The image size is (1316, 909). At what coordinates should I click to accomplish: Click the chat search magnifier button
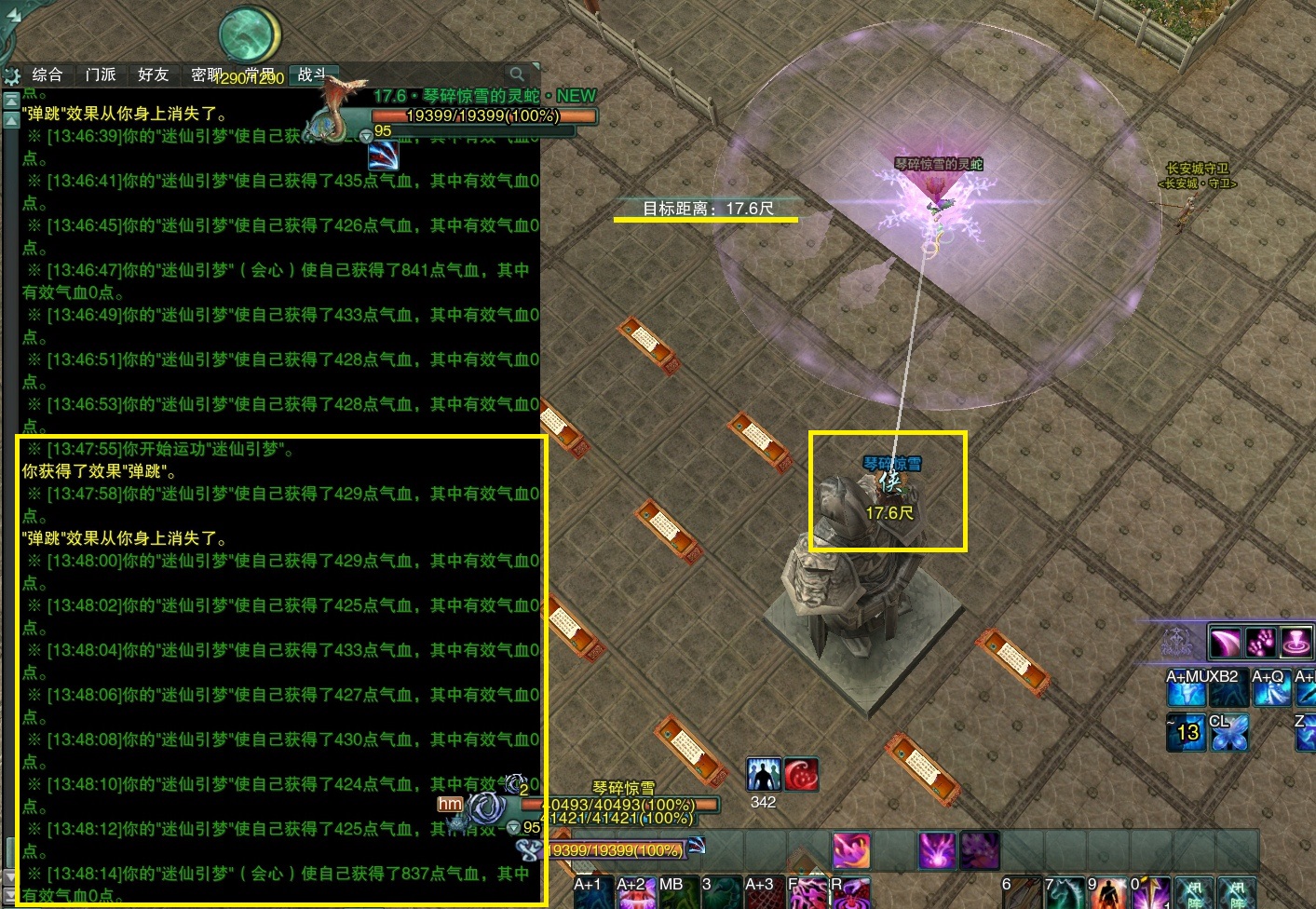click(x=517, y=74)
